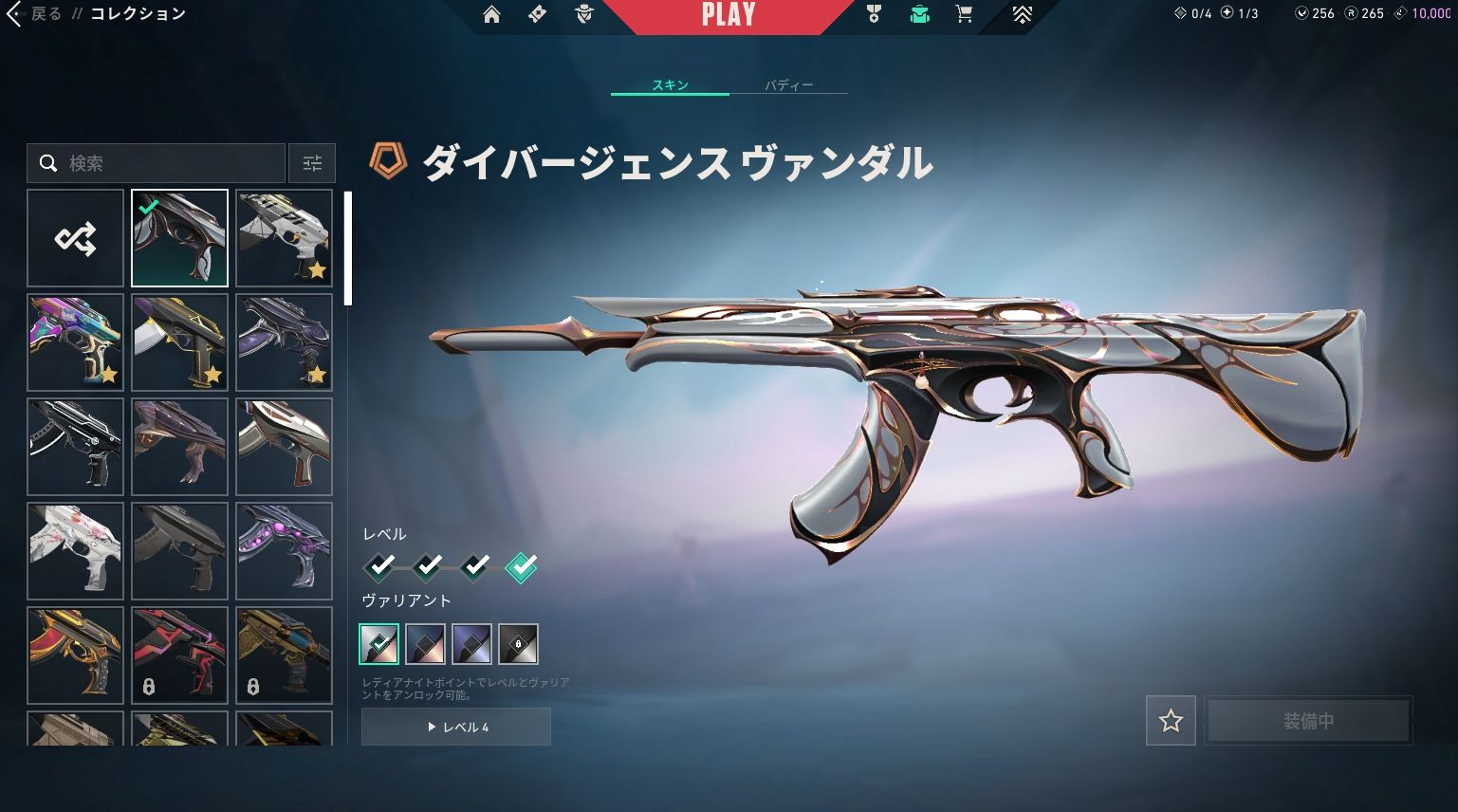Switch to the バディー tab
This screenshot has height=812, width=1458.
[788, 85]
